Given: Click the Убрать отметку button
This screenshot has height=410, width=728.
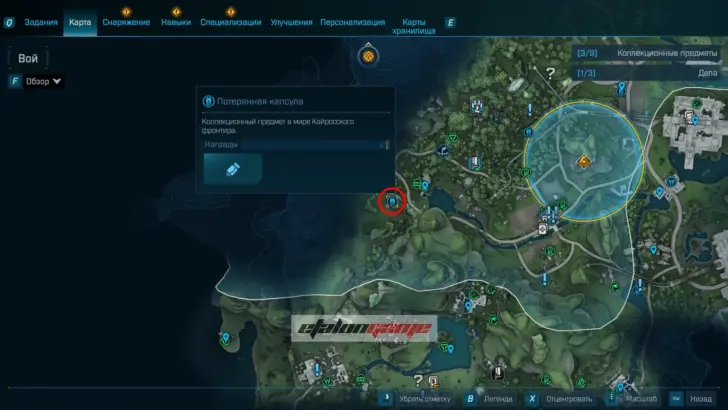Looking at the screenshot, I should 420,398.
